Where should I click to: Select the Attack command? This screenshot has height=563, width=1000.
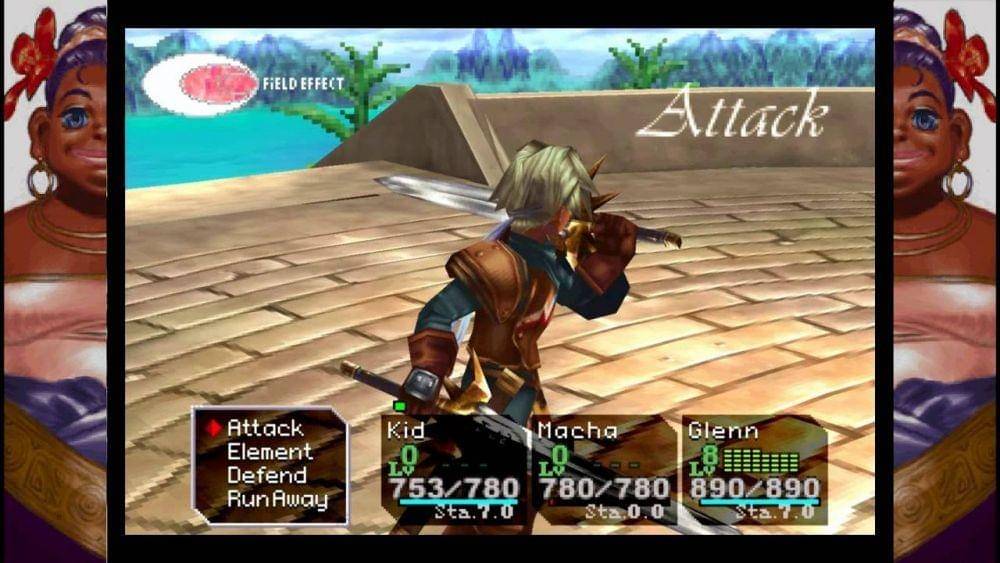pos(265,428)
